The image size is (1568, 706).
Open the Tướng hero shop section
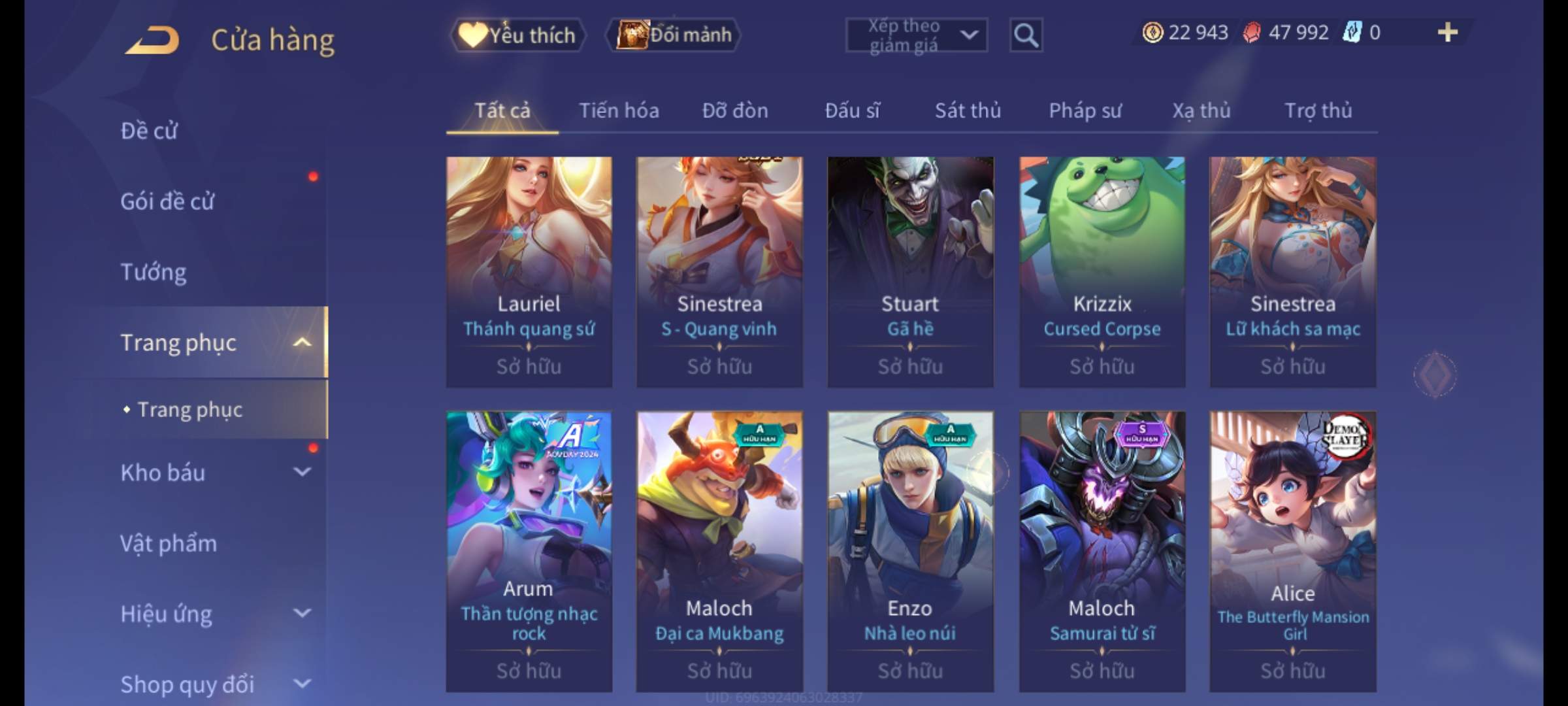(154, 272)
